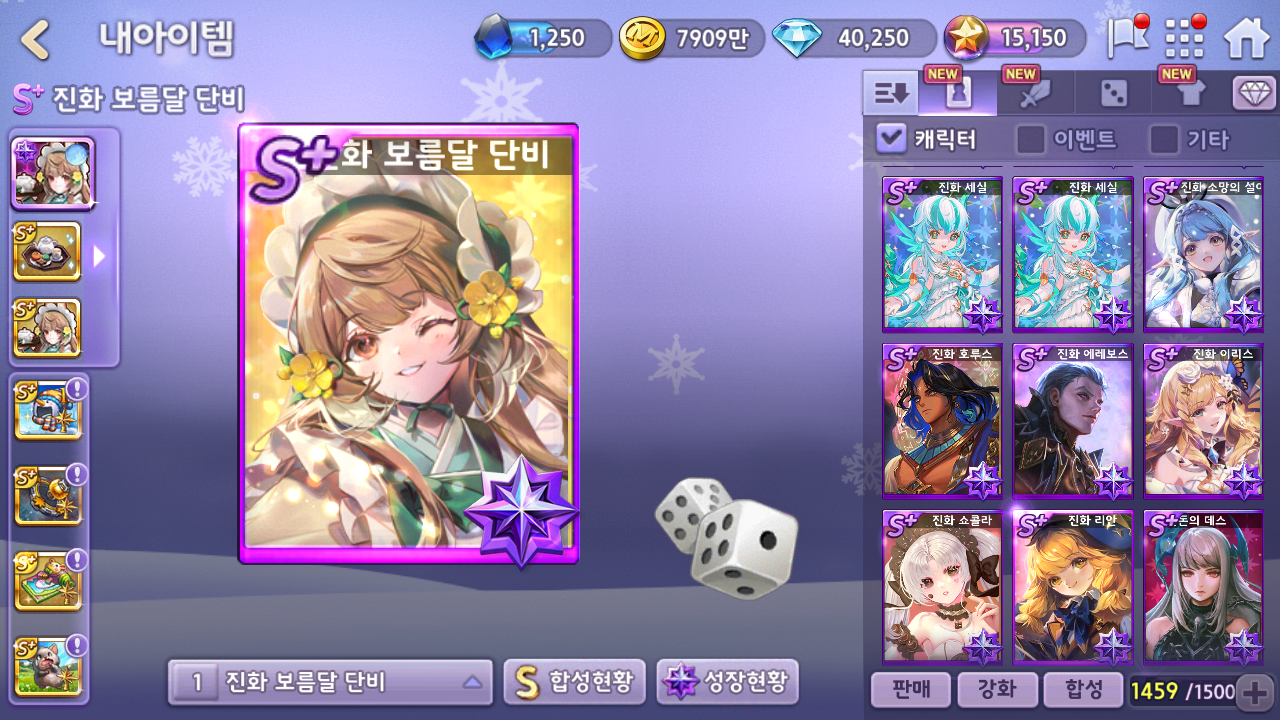Switch to the shirt costume tab
Viewport: 1280px width, 720px height.
point(1191,94)
